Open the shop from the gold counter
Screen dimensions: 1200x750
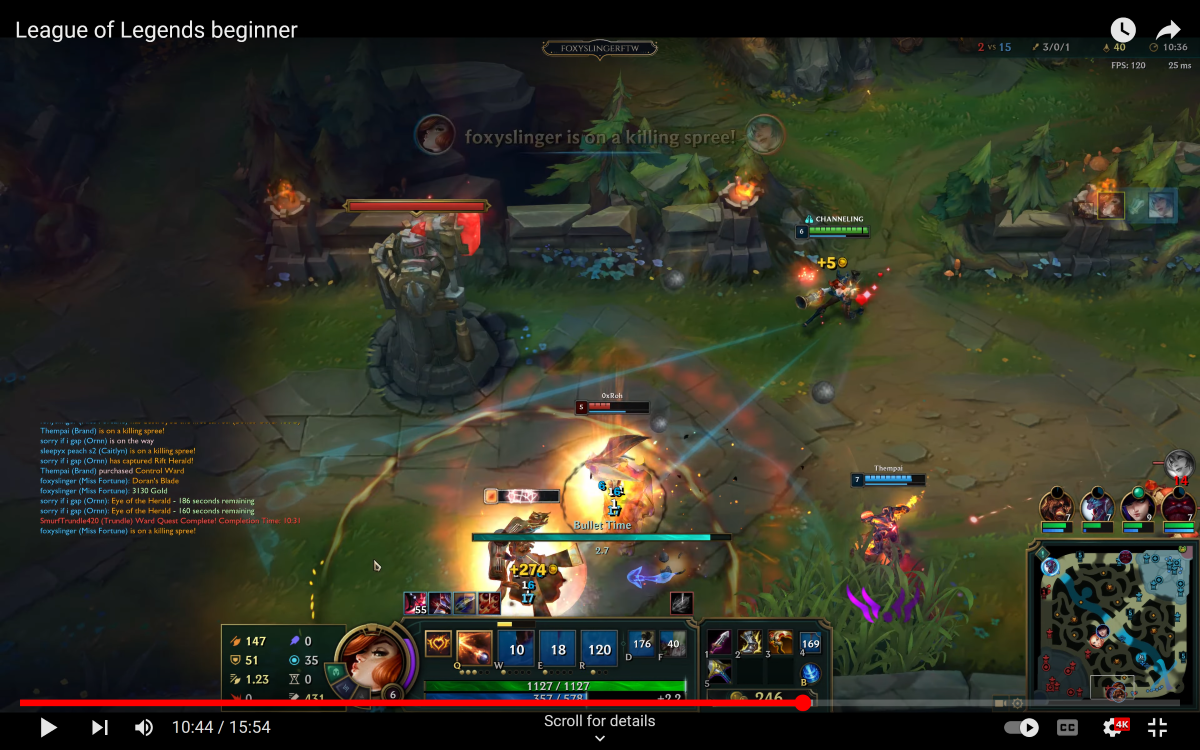coord(760,697)
